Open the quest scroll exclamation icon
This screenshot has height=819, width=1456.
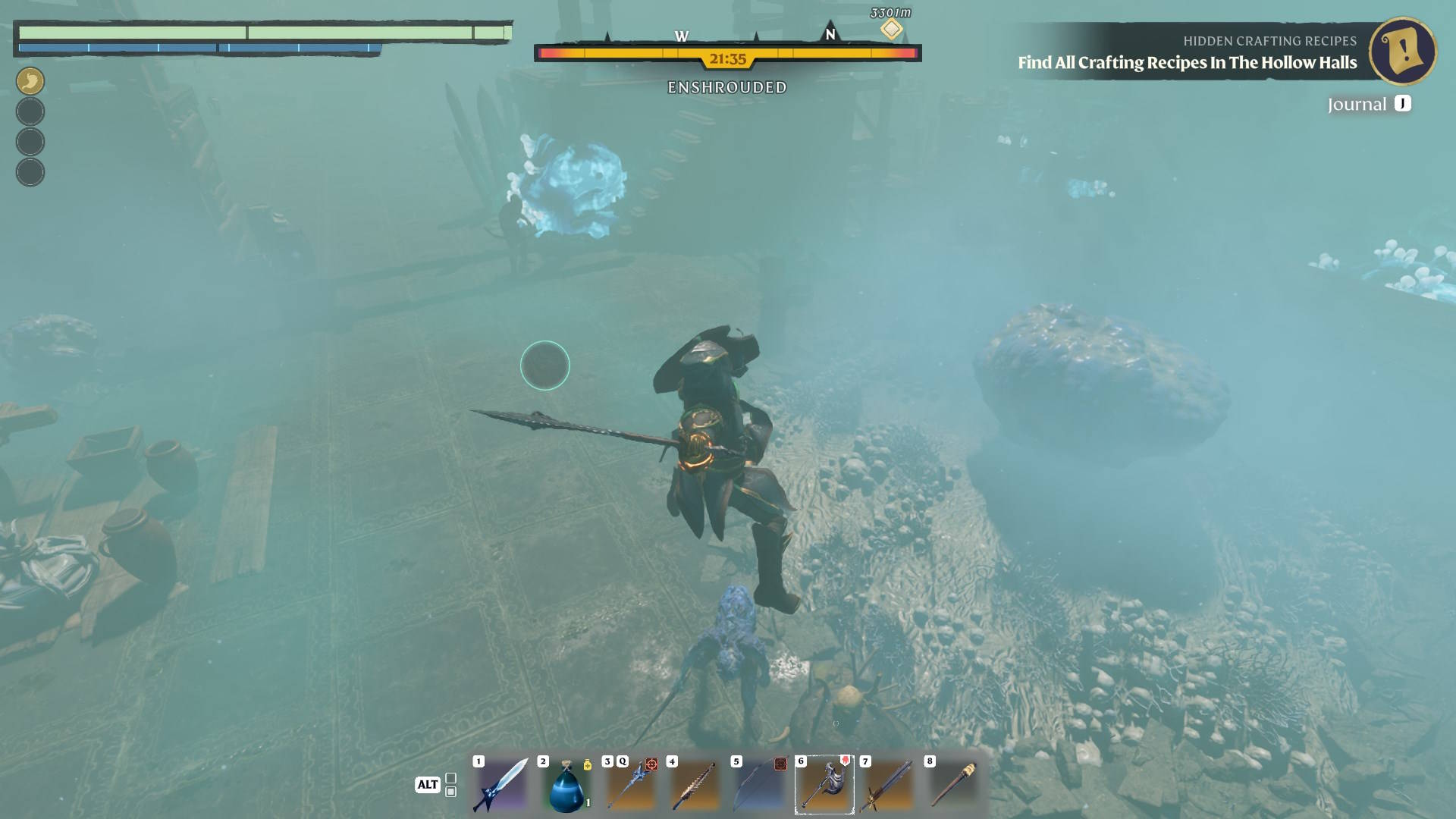(x=1402, y=51)
